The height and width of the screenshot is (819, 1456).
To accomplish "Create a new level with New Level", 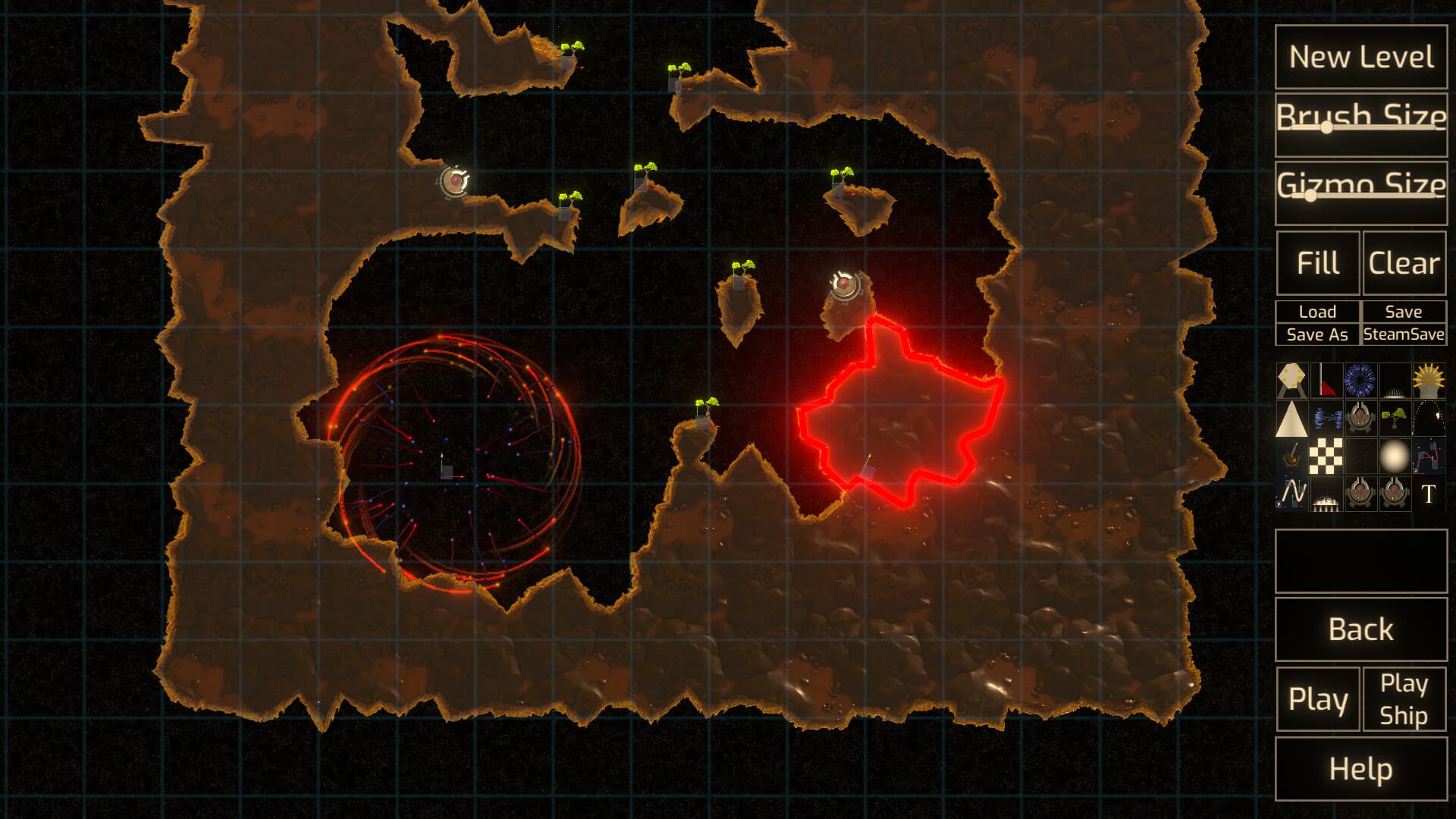I will pyautogui.click(x=1360, y=56).
